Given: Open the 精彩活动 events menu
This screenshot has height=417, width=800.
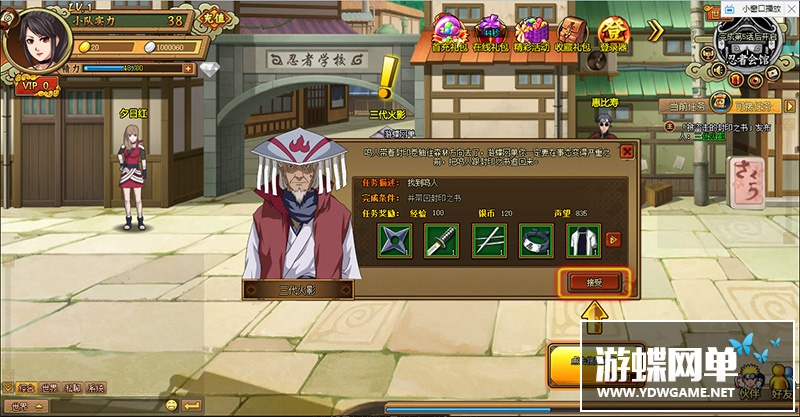Looking at the screenshot, I should pos(532,31).
